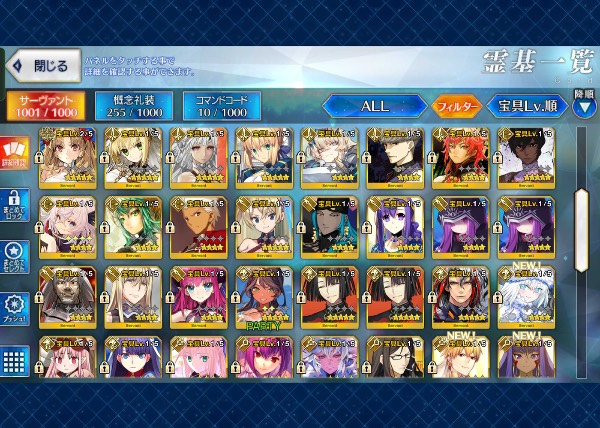Switch to the コマンドコード tab
Screen dimensions: 600x428
[221, 104]
